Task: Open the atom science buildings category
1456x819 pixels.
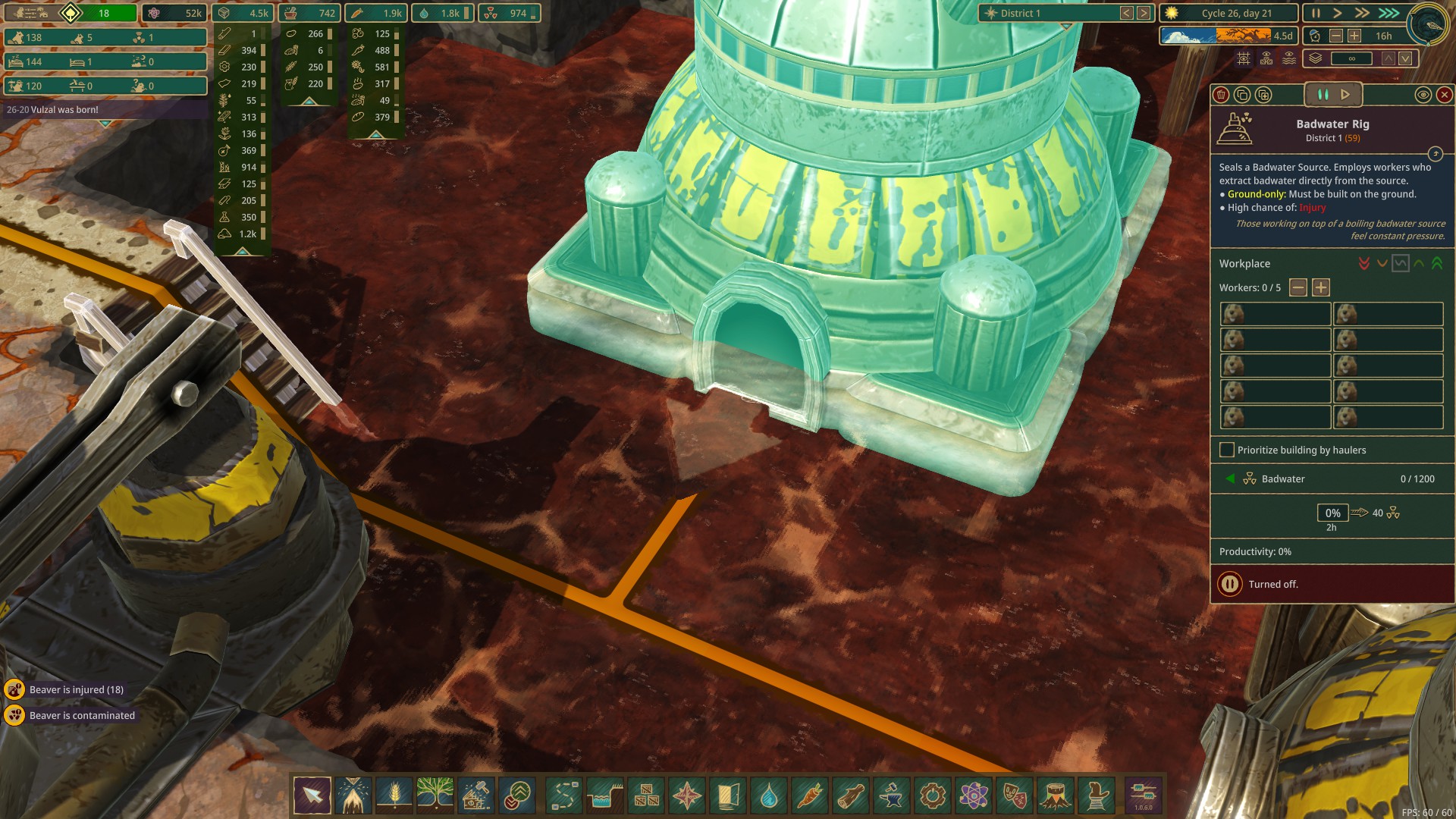Action: coord(974,795)
